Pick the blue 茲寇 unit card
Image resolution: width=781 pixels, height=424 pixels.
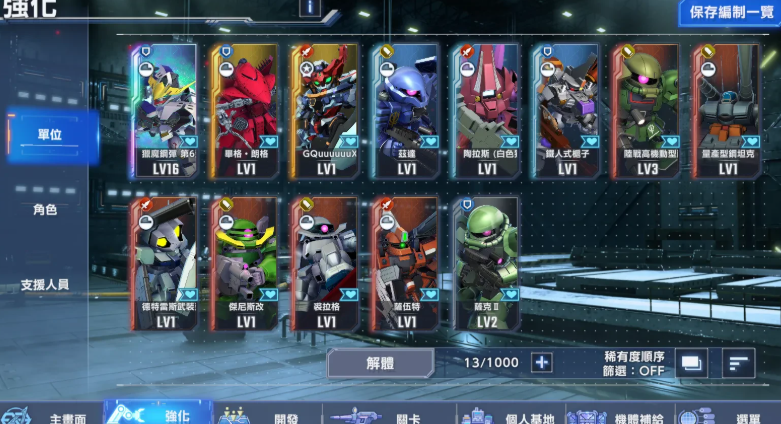click(406, 110)
